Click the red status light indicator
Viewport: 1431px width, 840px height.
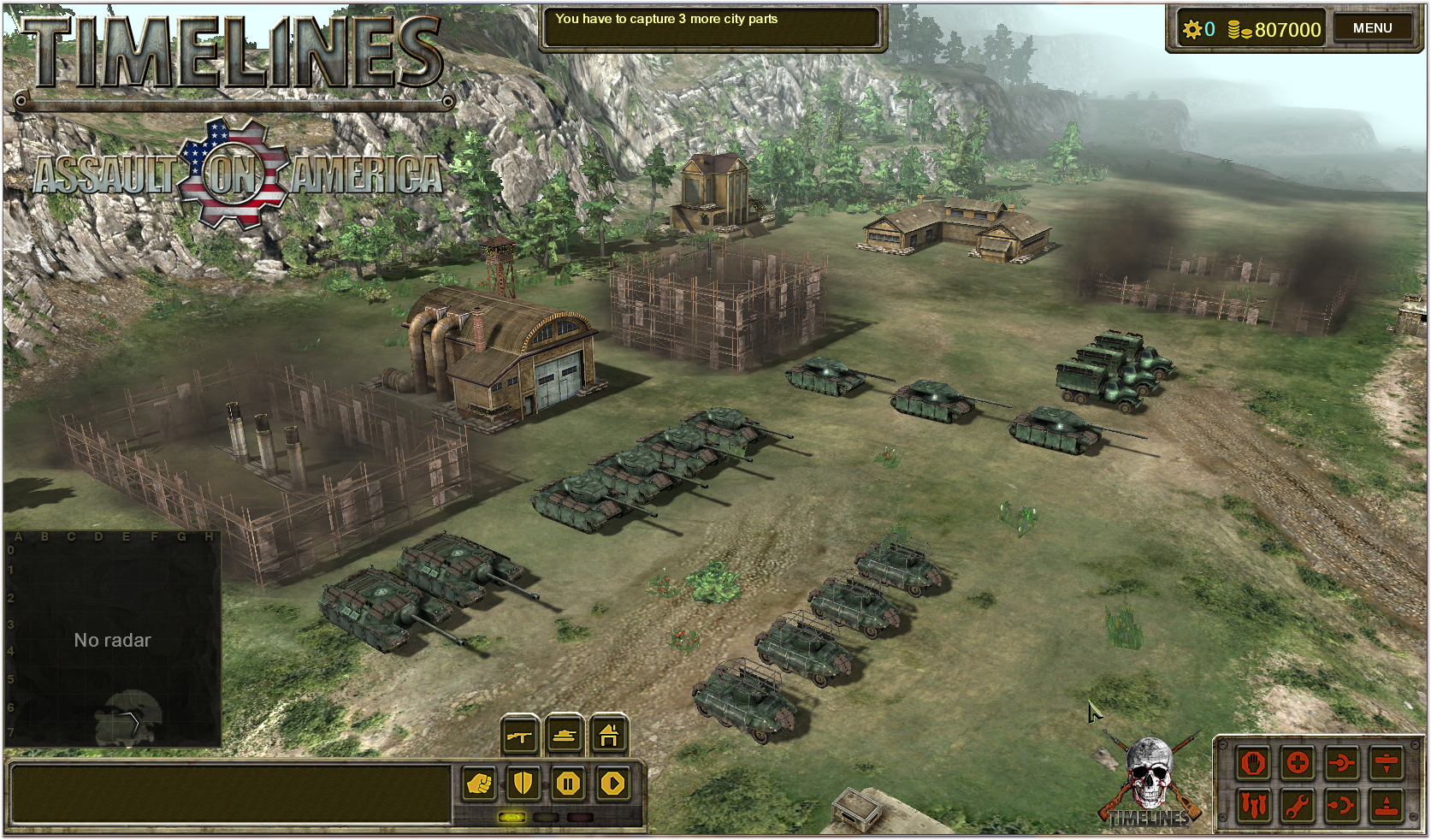(579, 817)
